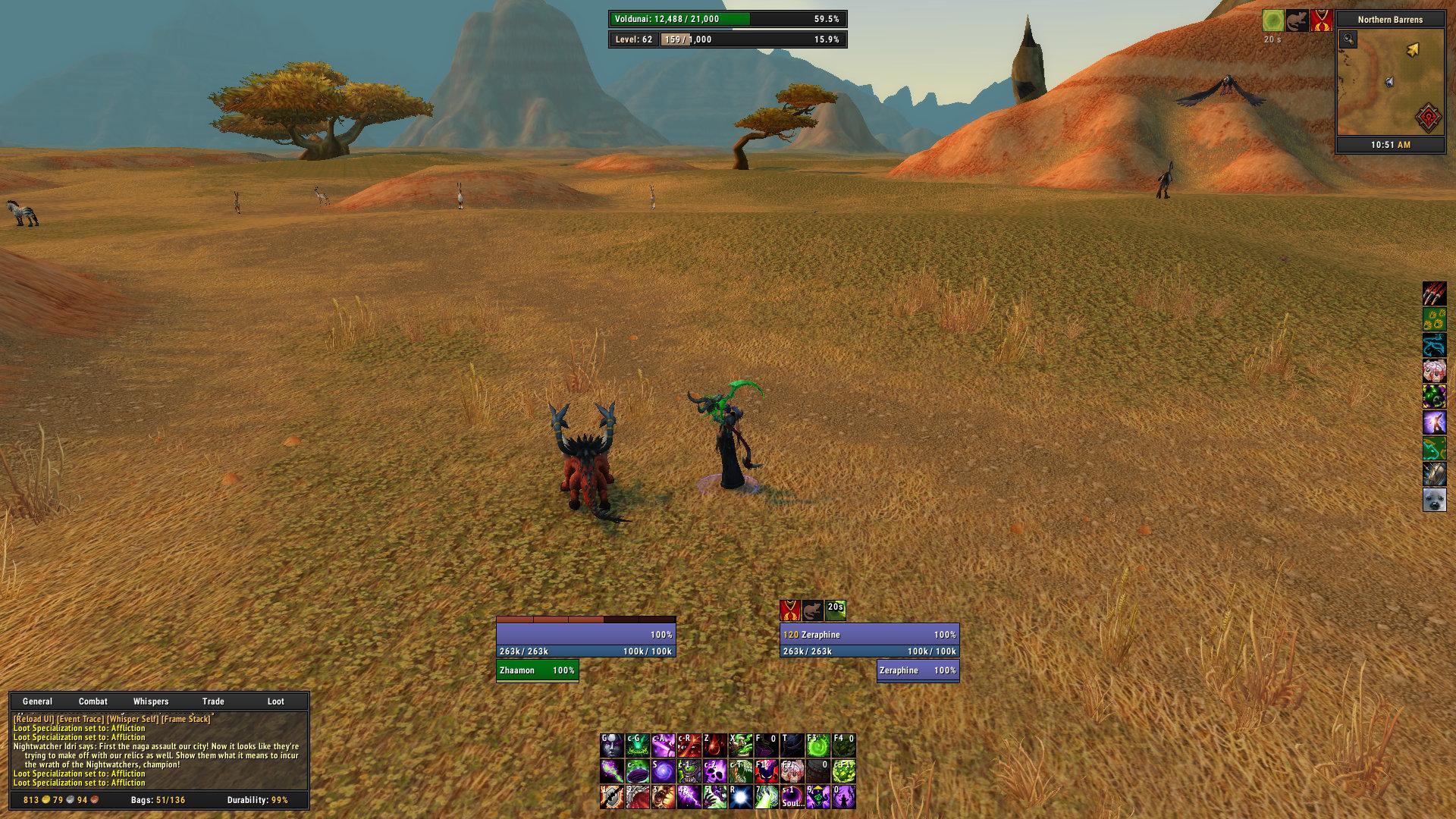Viewport: 1456px width, 819px height.
Task: Use the Soul macro bound to s-1
Action: point(792,797)
